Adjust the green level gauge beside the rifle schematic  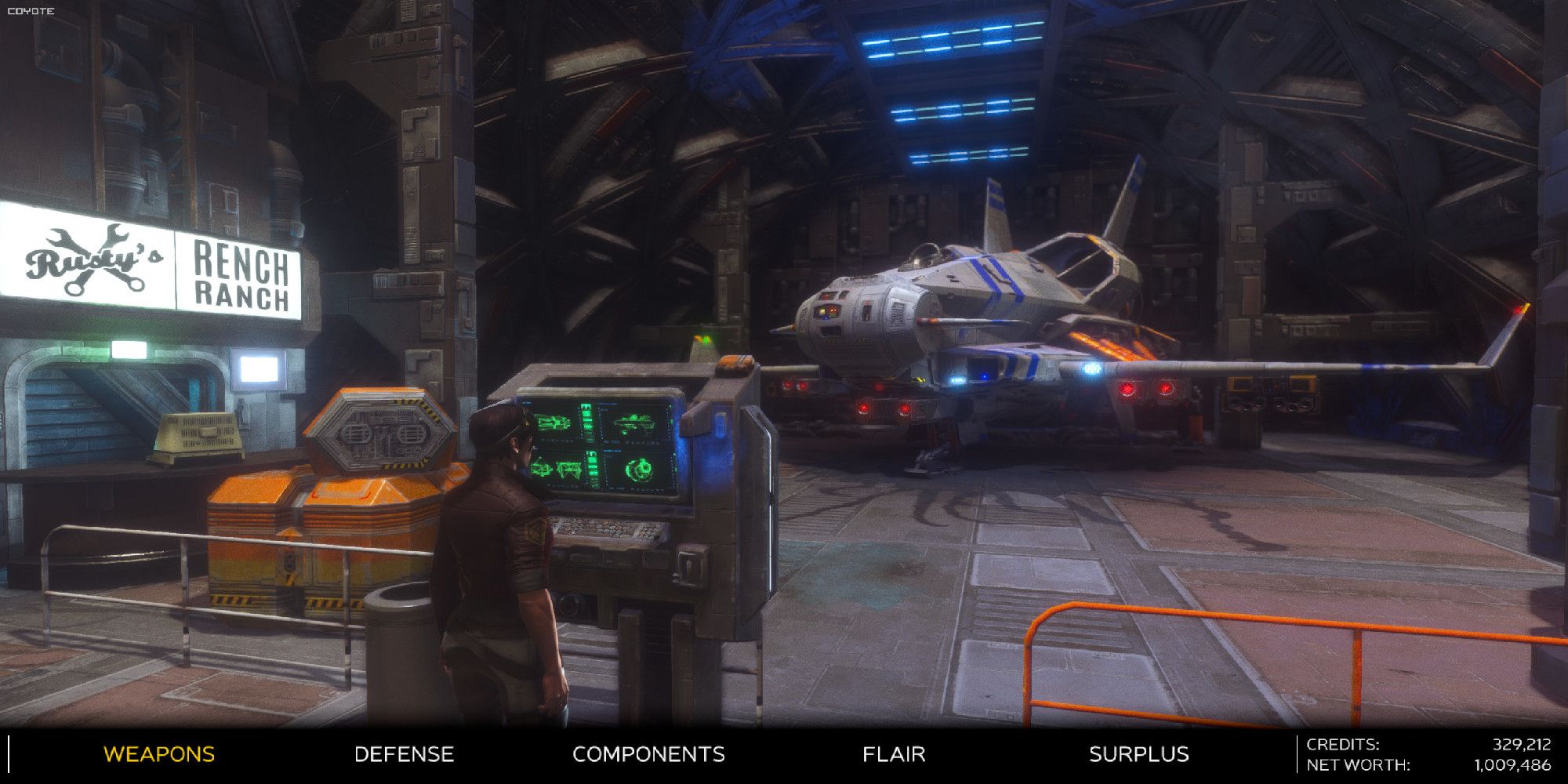pyautogui.click(x=586, y=417)
